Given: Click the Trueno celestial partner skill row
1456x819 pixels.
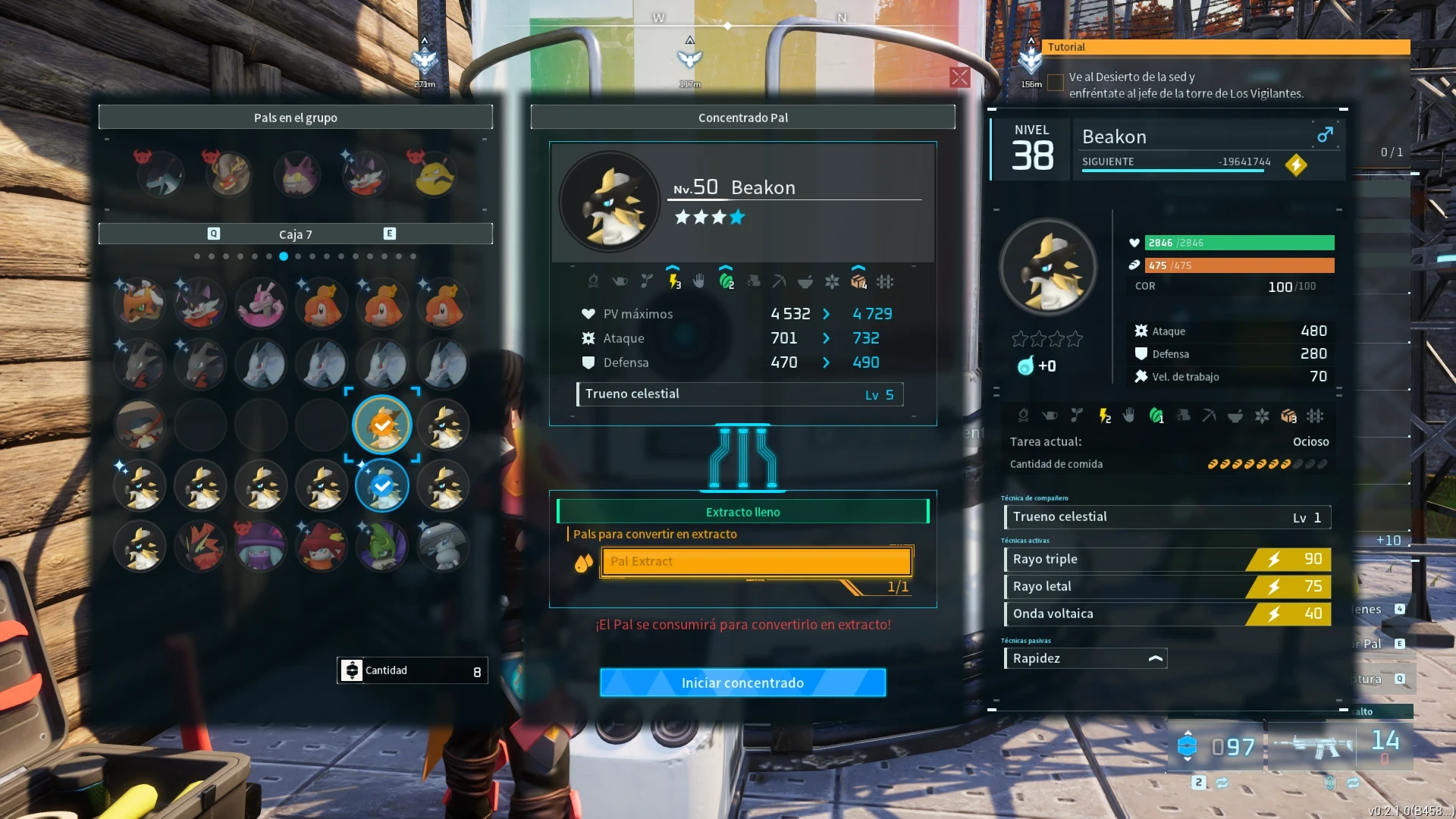Looking at the screenshot, I should (x=1166, y=517).
